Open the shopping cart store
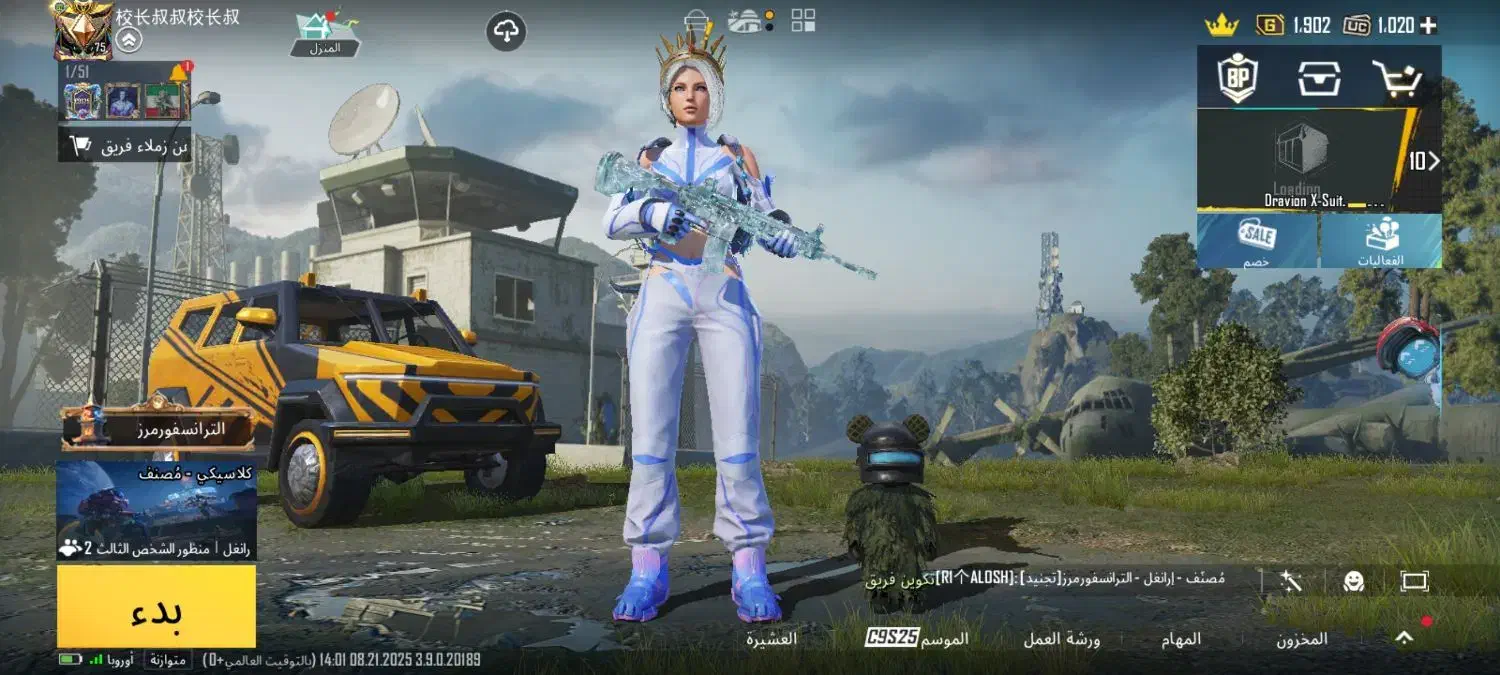 [x=1397, y=78]
